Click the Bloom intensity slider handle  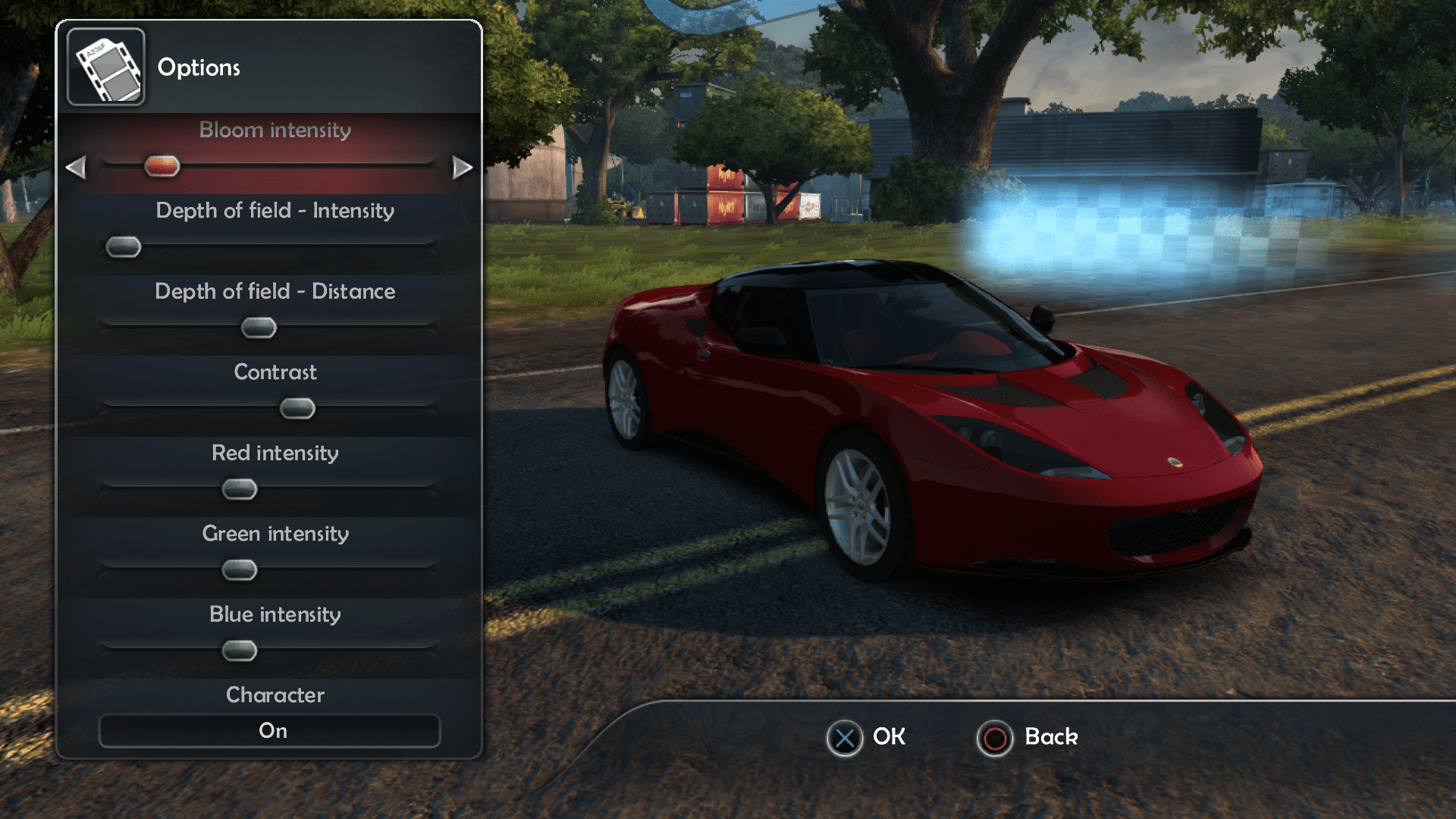[x=162, y=166]
